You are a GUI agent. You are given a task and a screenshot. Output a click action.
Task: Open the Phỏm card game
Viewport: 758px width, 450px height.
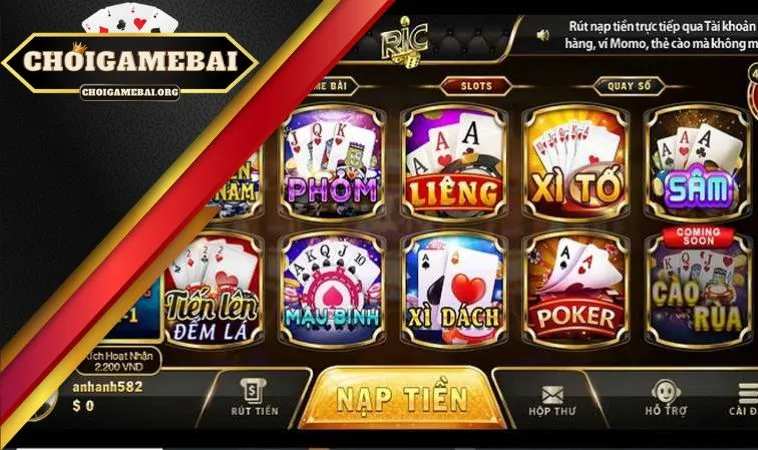(x=332, y=163)
